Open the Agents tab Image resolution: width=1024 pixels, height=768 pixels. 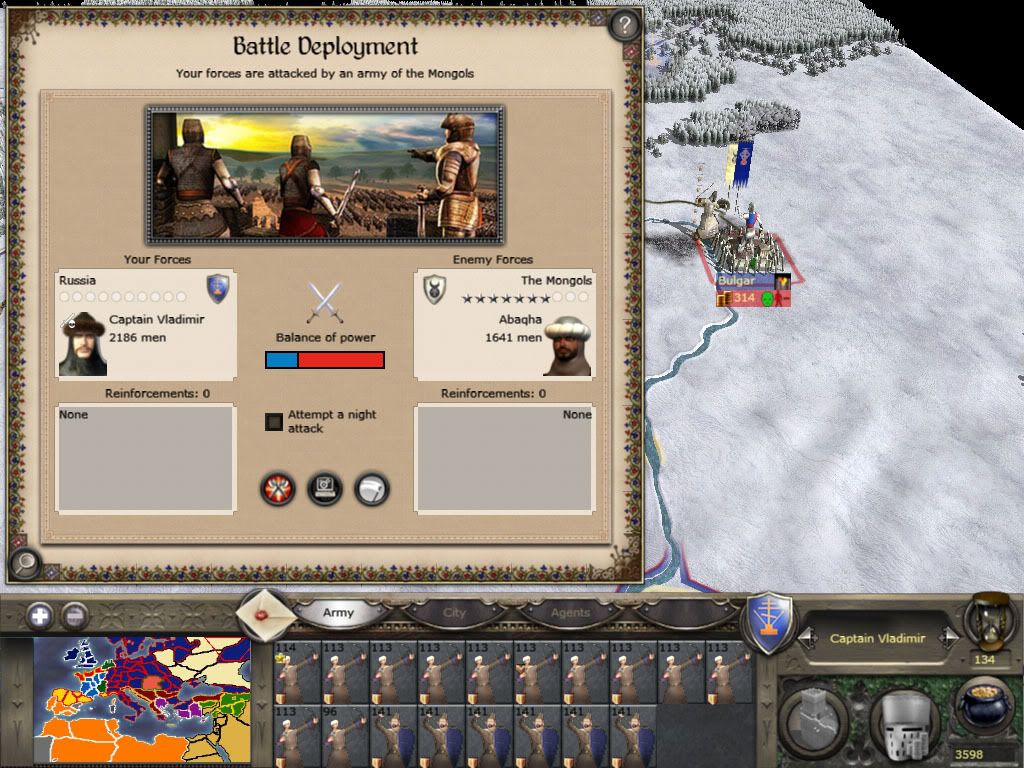click(x=570, y=613)
